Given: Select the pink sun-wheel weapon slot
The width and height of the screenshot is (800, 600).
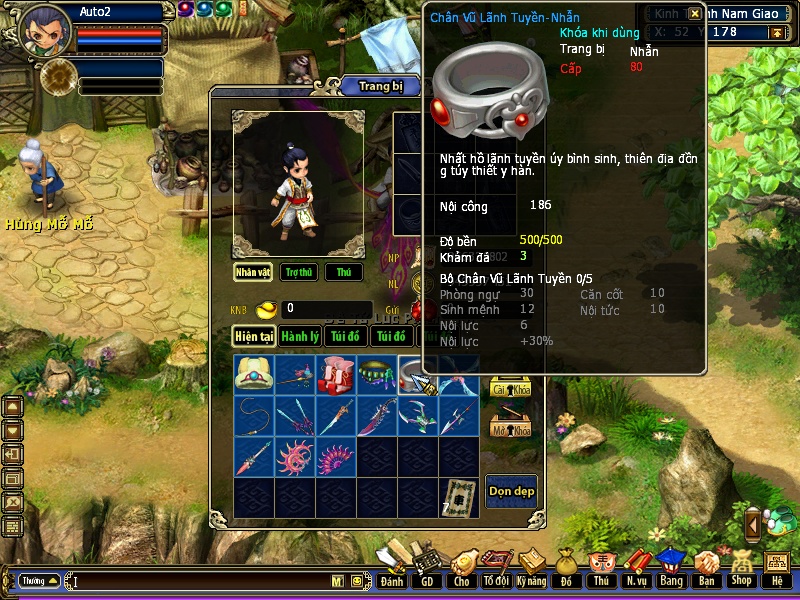Looking at the screenshot, I should tap(295, 457).
